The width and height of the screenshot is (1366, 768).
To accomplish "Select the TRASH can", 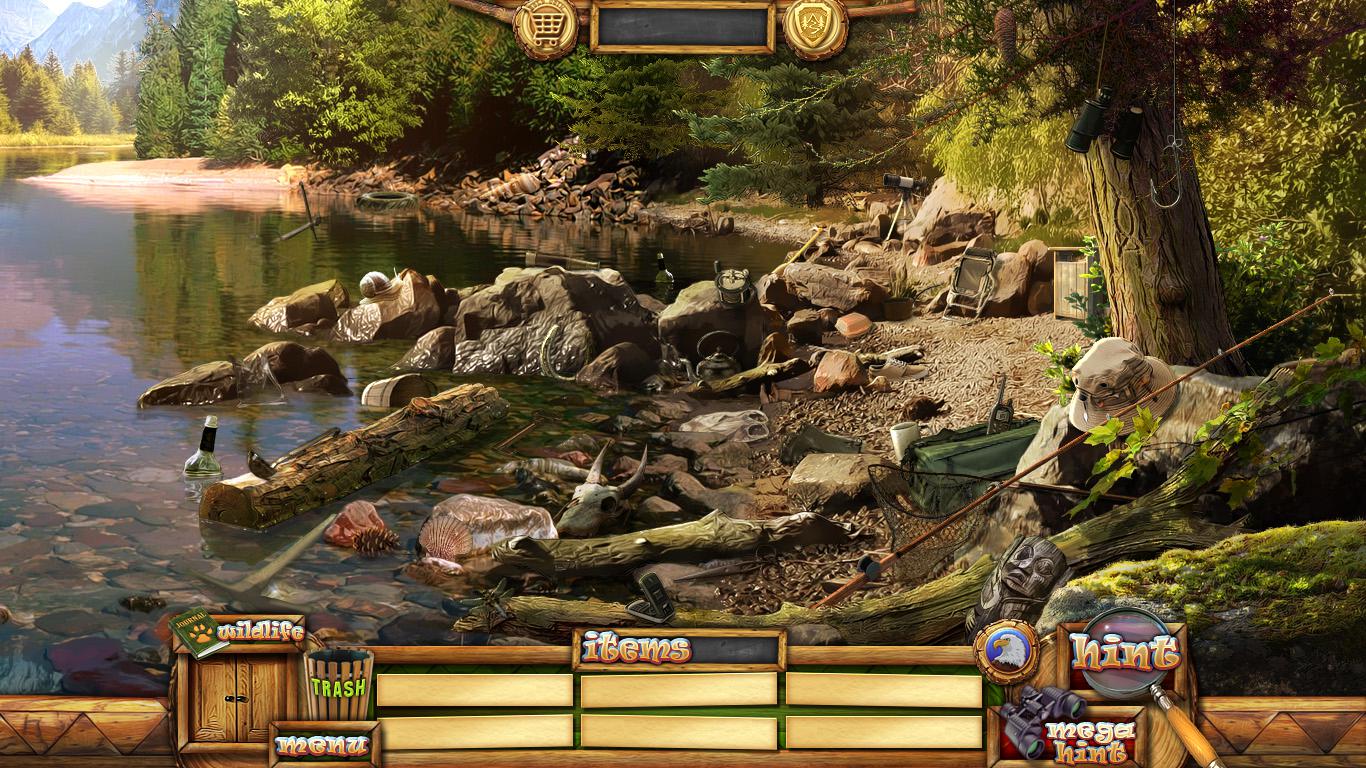I will (339, 685).
